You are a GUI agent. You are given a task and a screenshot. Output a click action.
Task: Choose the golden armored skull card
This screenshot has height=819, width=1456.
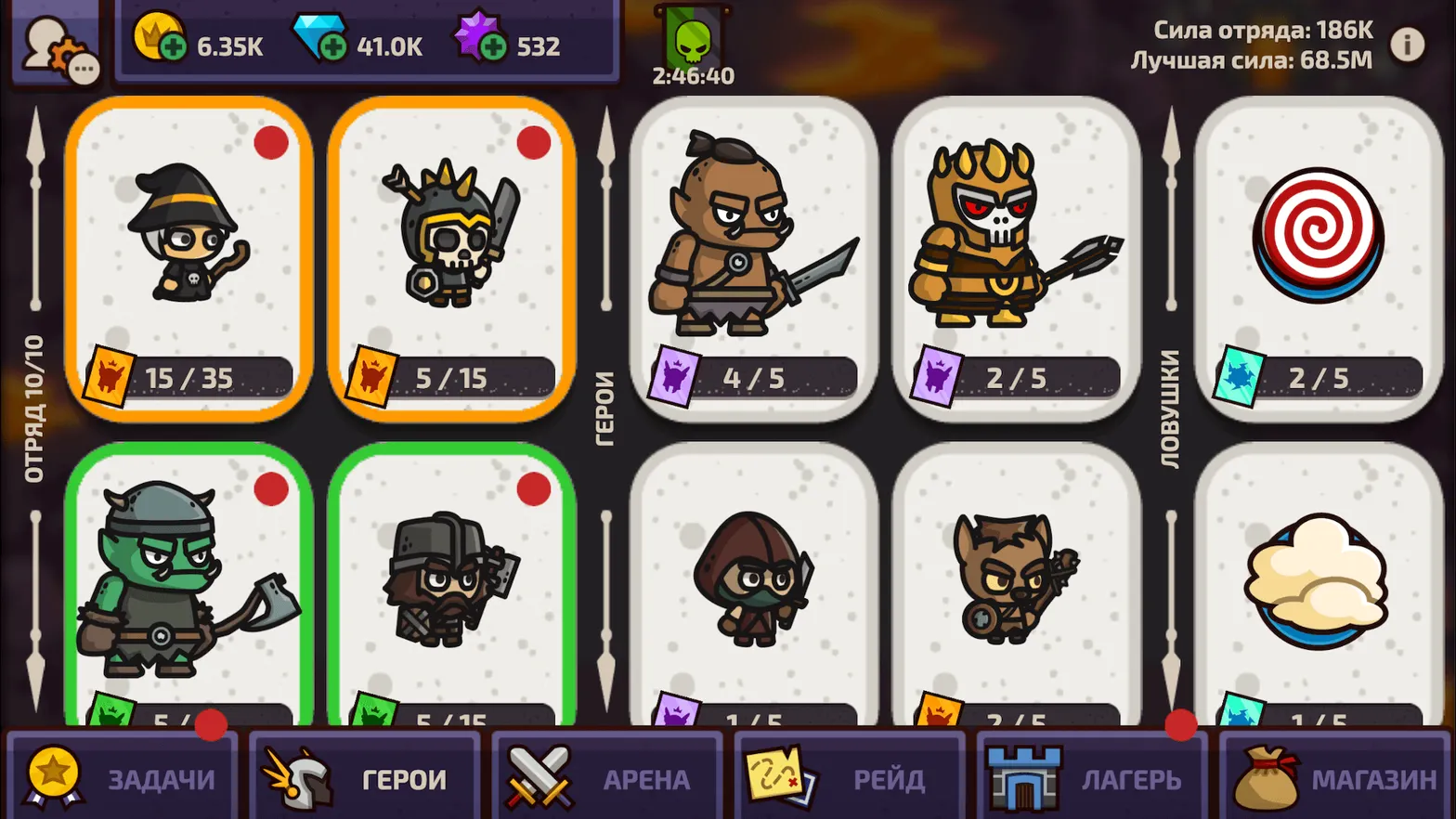click(x=1017, y=258)
